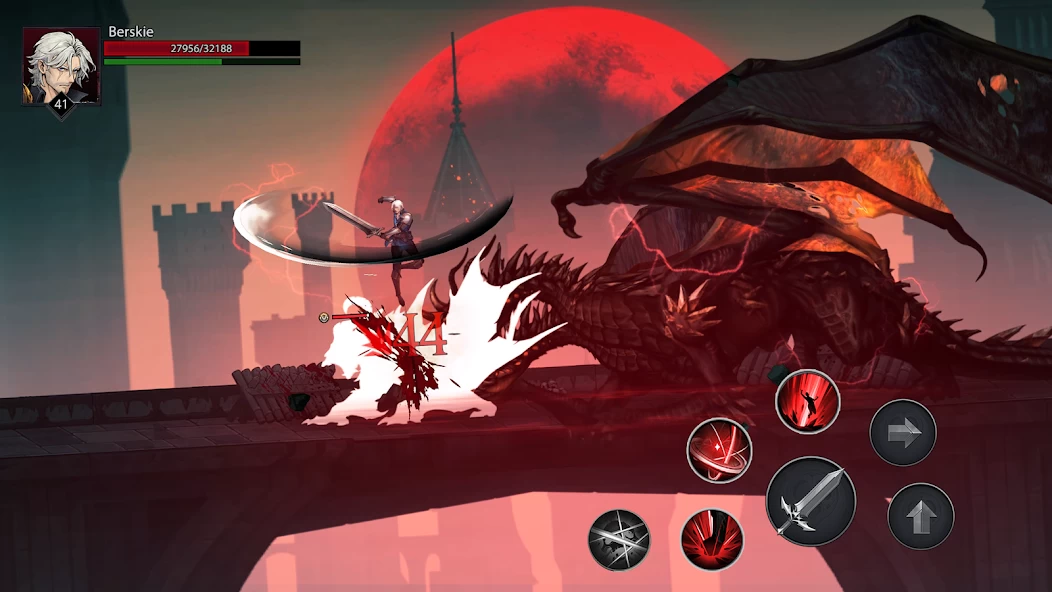Viewport: 1052px width, 592px height.
Task: Activate the red leaping figure skill
Action: (807, 401)
